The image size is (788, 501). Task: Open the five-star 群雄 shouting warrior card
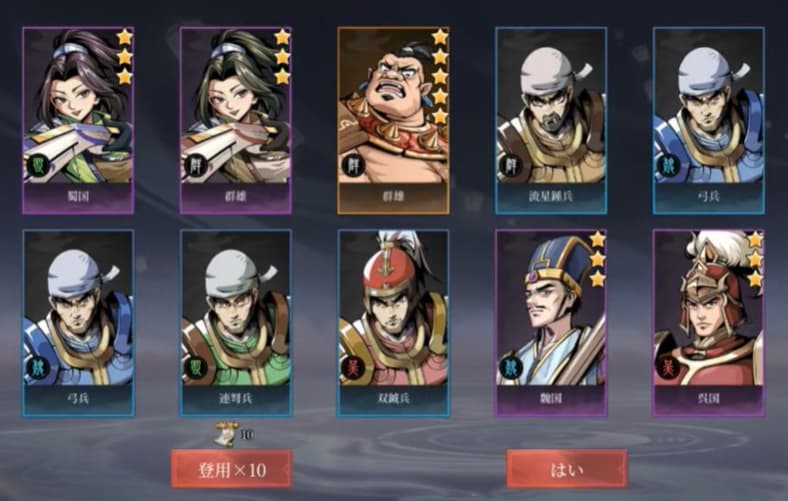[393, 119]
